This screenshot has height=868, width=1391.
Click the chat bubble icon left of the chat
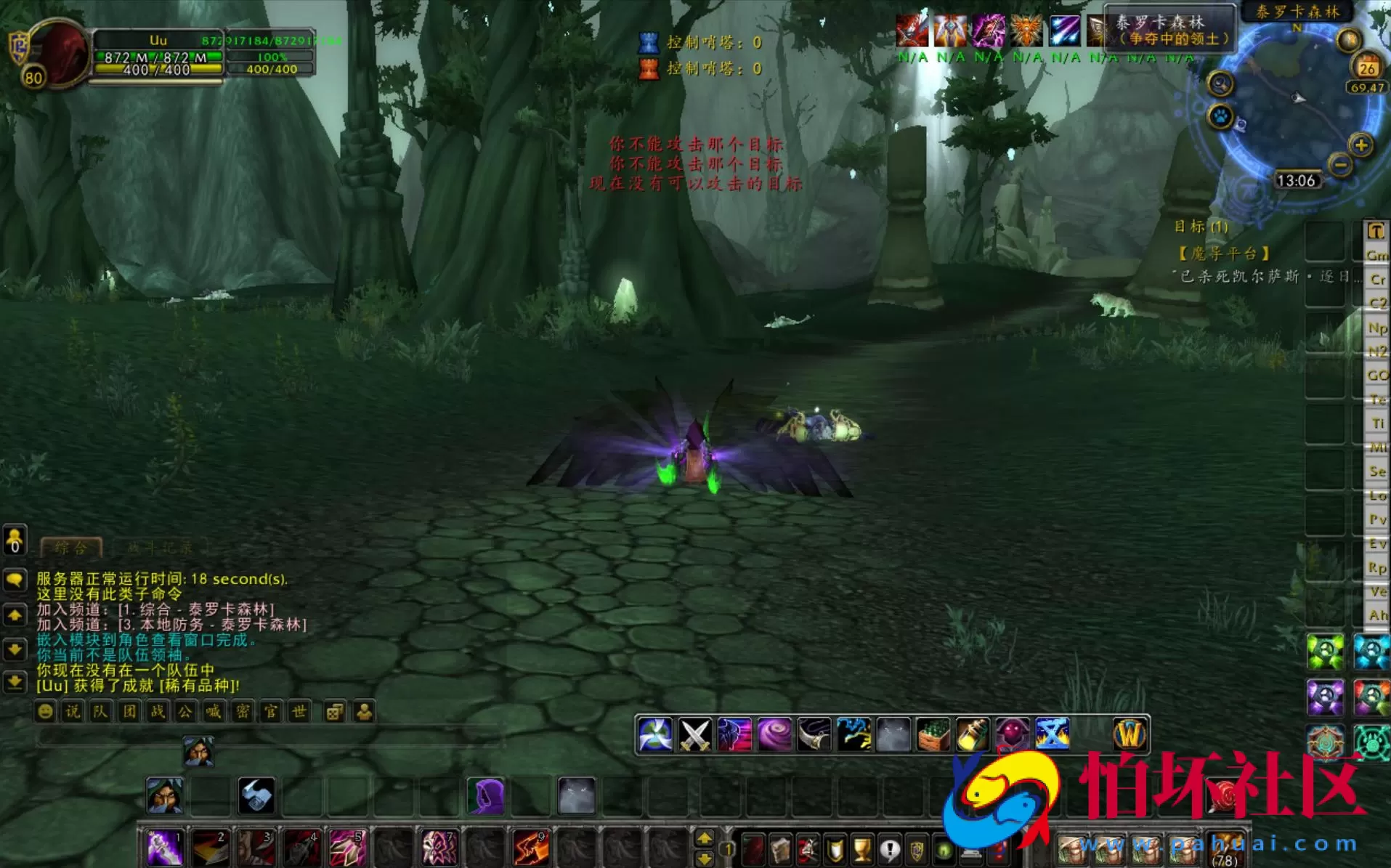point(14,579)
